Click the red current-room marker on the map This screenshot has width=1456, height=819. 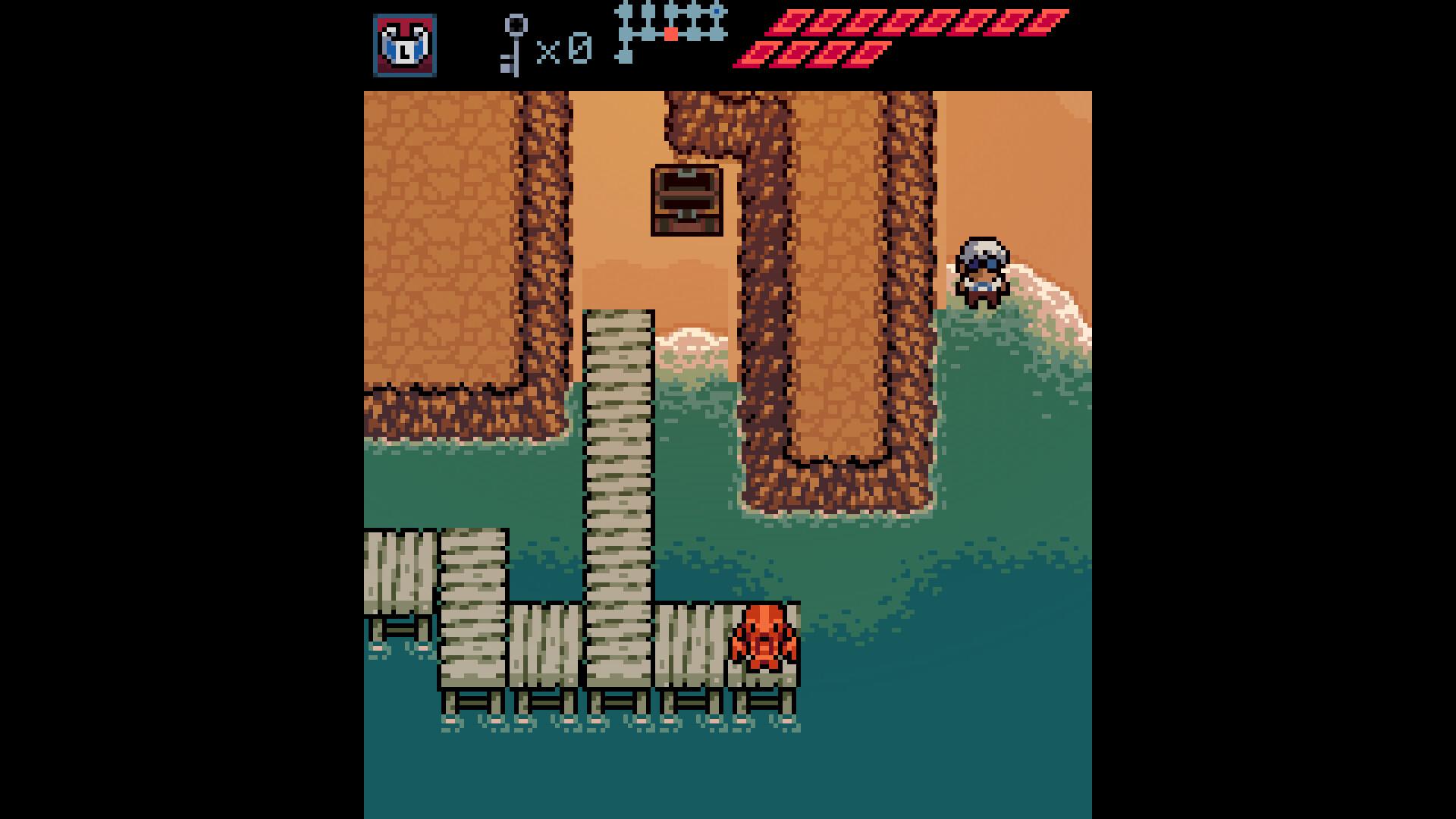coord(671,34)
